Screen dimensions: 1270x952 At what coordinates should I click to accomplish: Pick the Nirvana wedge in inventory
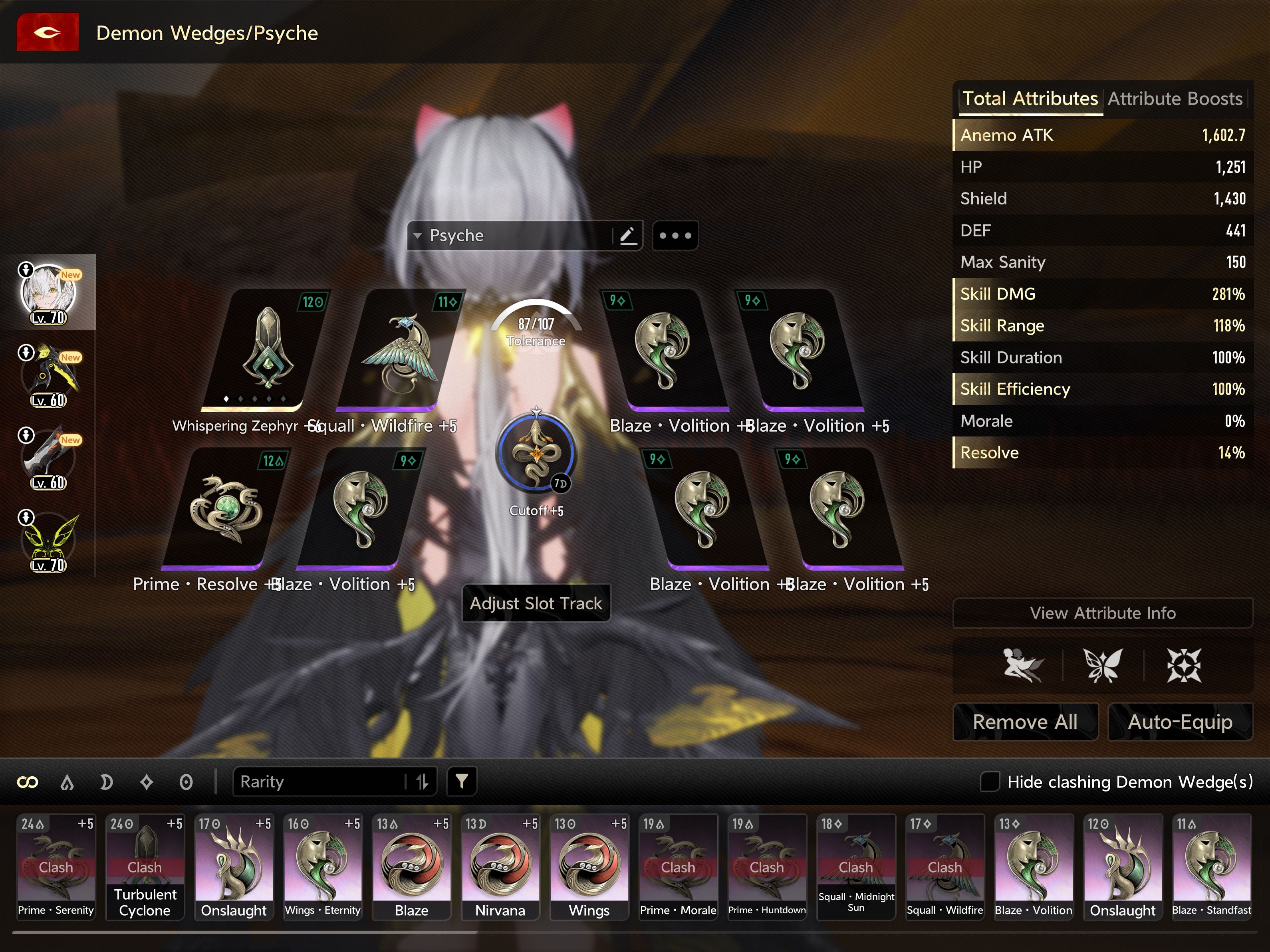pos(500,866)
